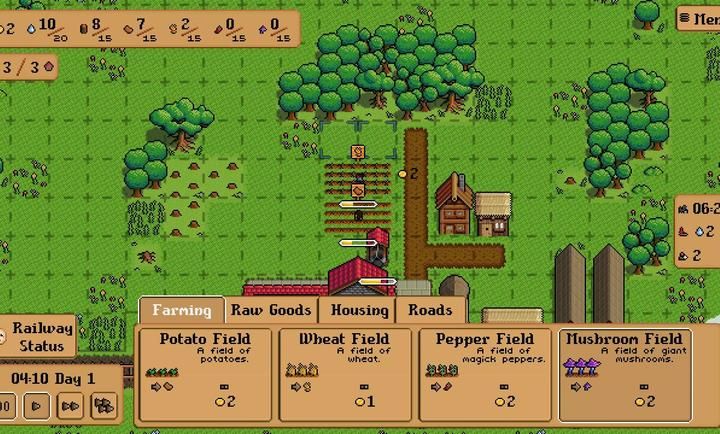Image resolution: width=720 pixels, height=434 pixels.
Task: Select the Housing category tab
Action: point(359,310)
